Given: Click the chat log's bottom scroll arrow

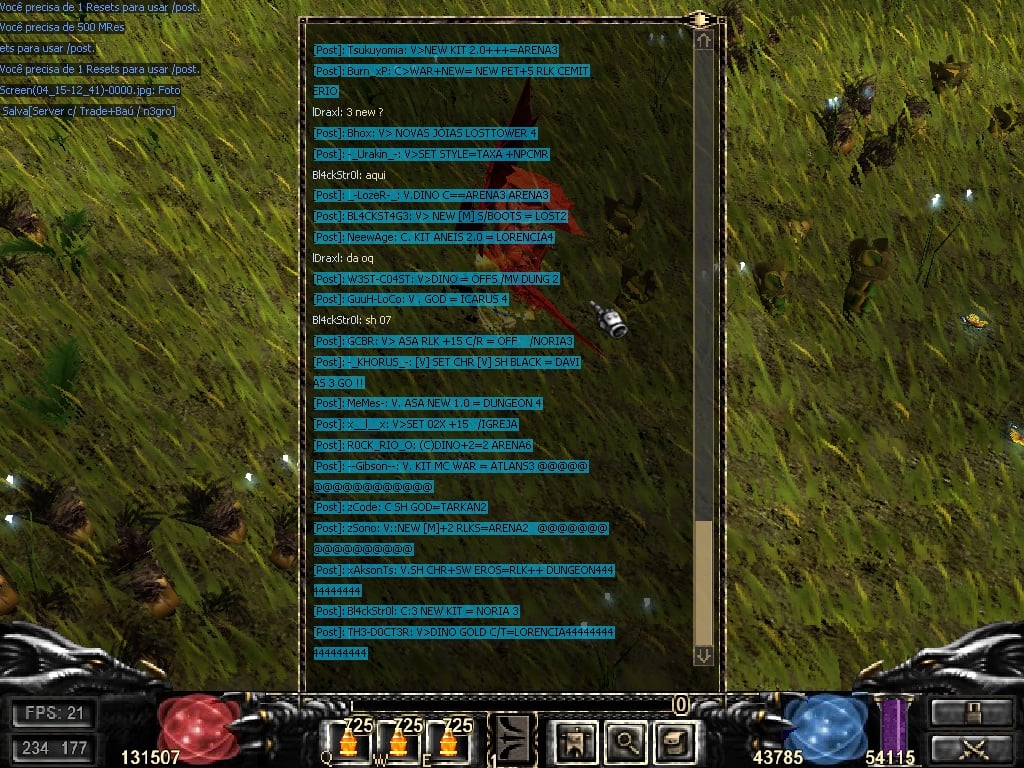Looking at the screenshot, I should [x=703, y=655].
